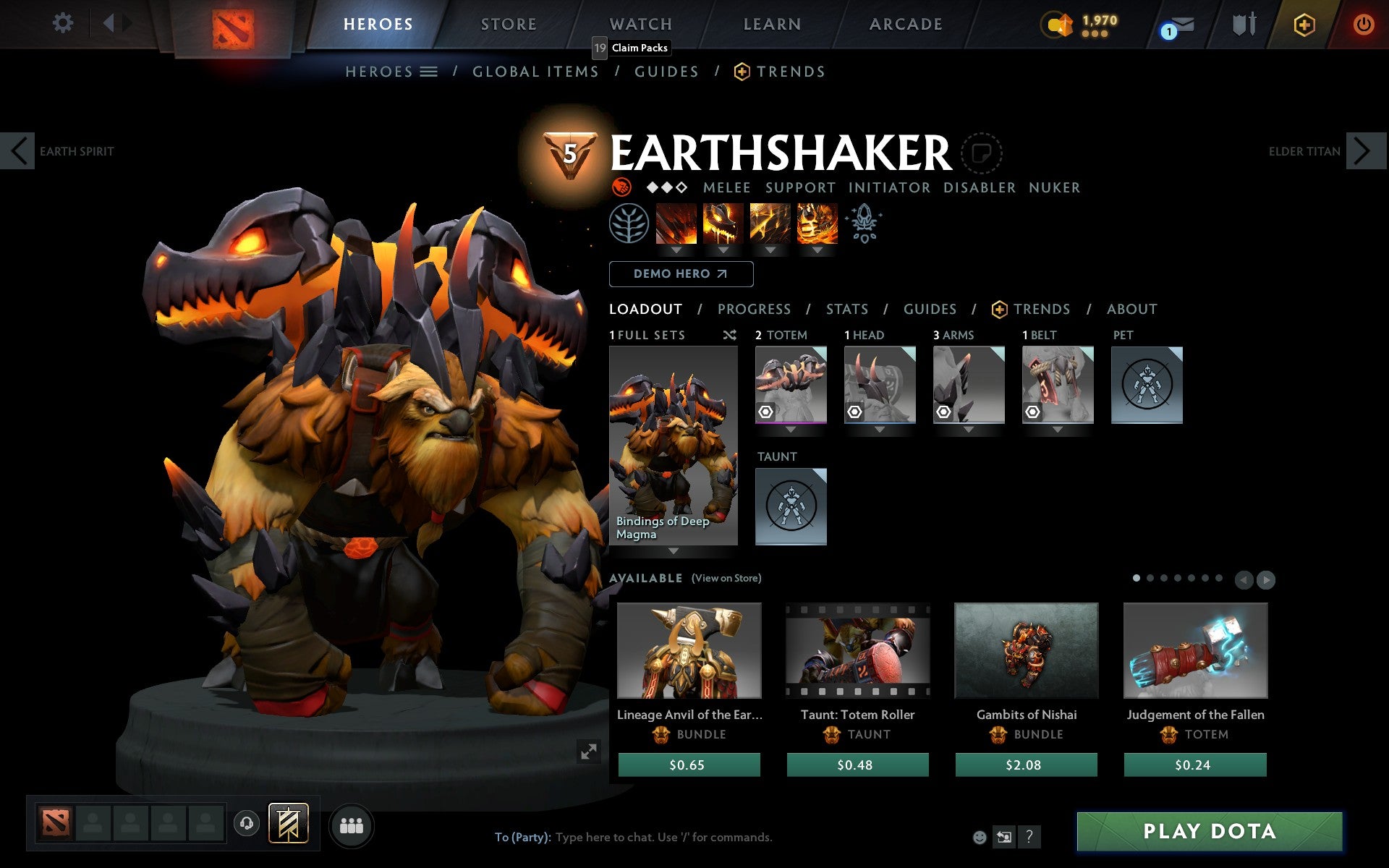Expand the heroes list hamburger menu

pos(430,71)
